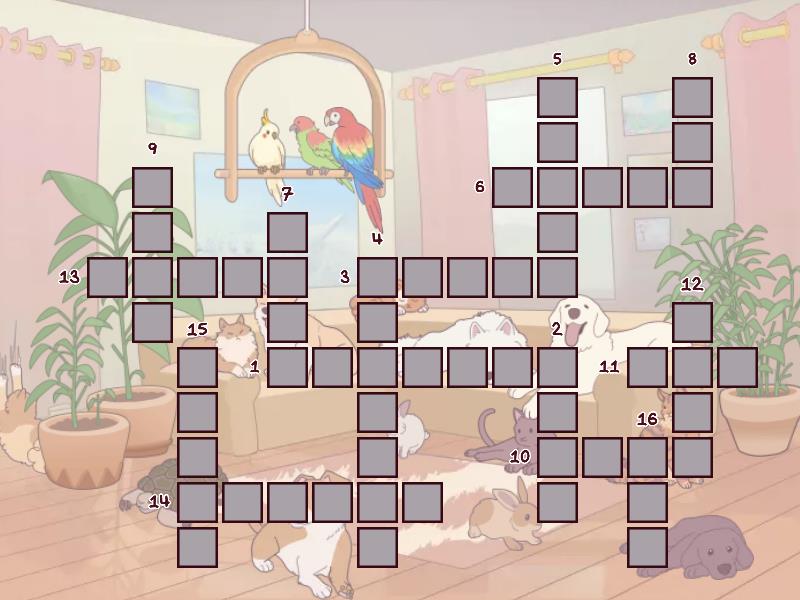
Task: Select the top square of clue 8 down
Action: pyautogui.click(x=692, y=97)
